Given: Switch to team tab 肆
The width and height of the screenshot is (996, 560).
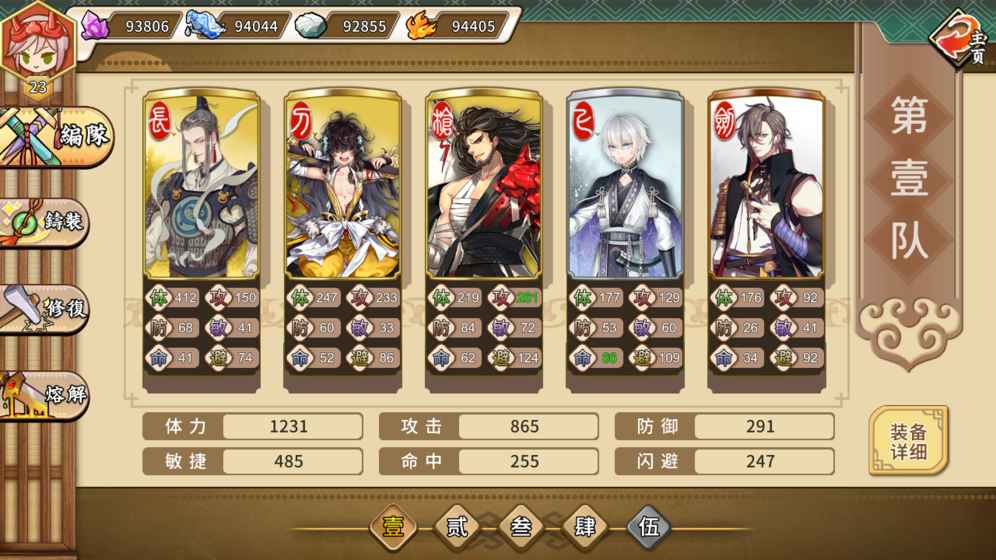Looking at the screenshot, I should point(585,527).
